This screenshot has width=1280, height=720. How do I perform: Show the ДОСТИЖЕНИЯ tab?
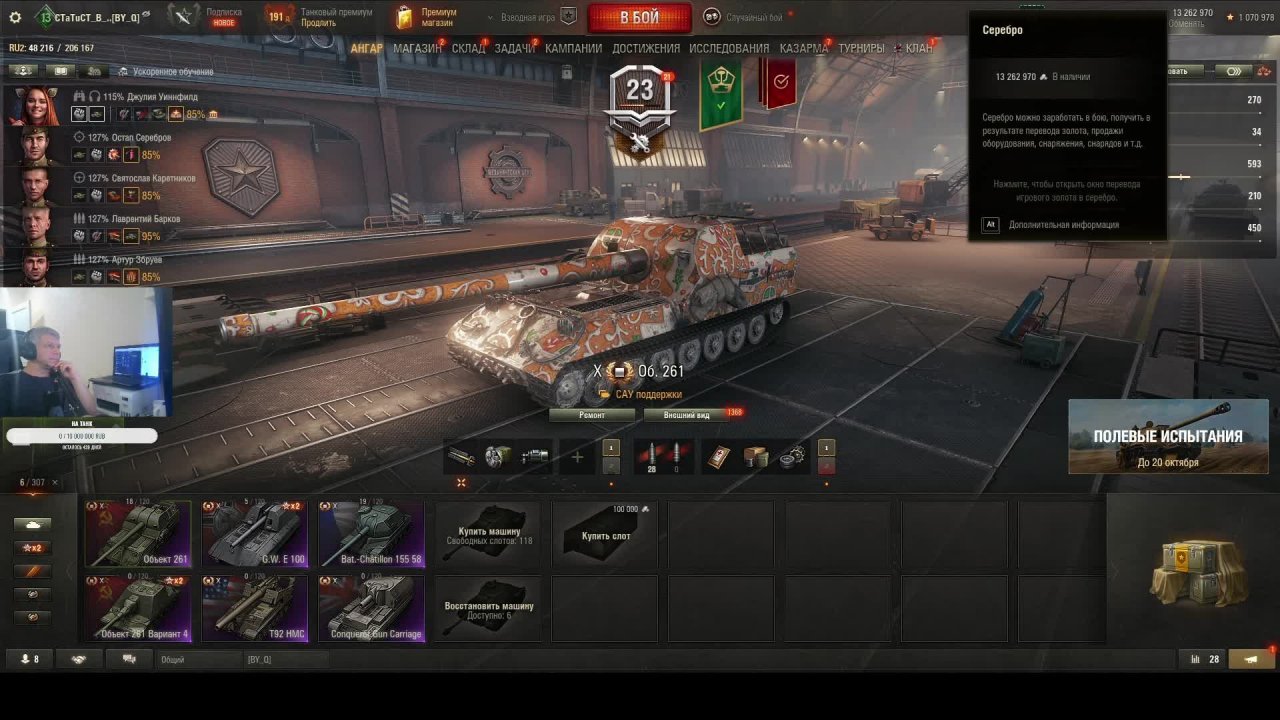[x=646, y=48]
